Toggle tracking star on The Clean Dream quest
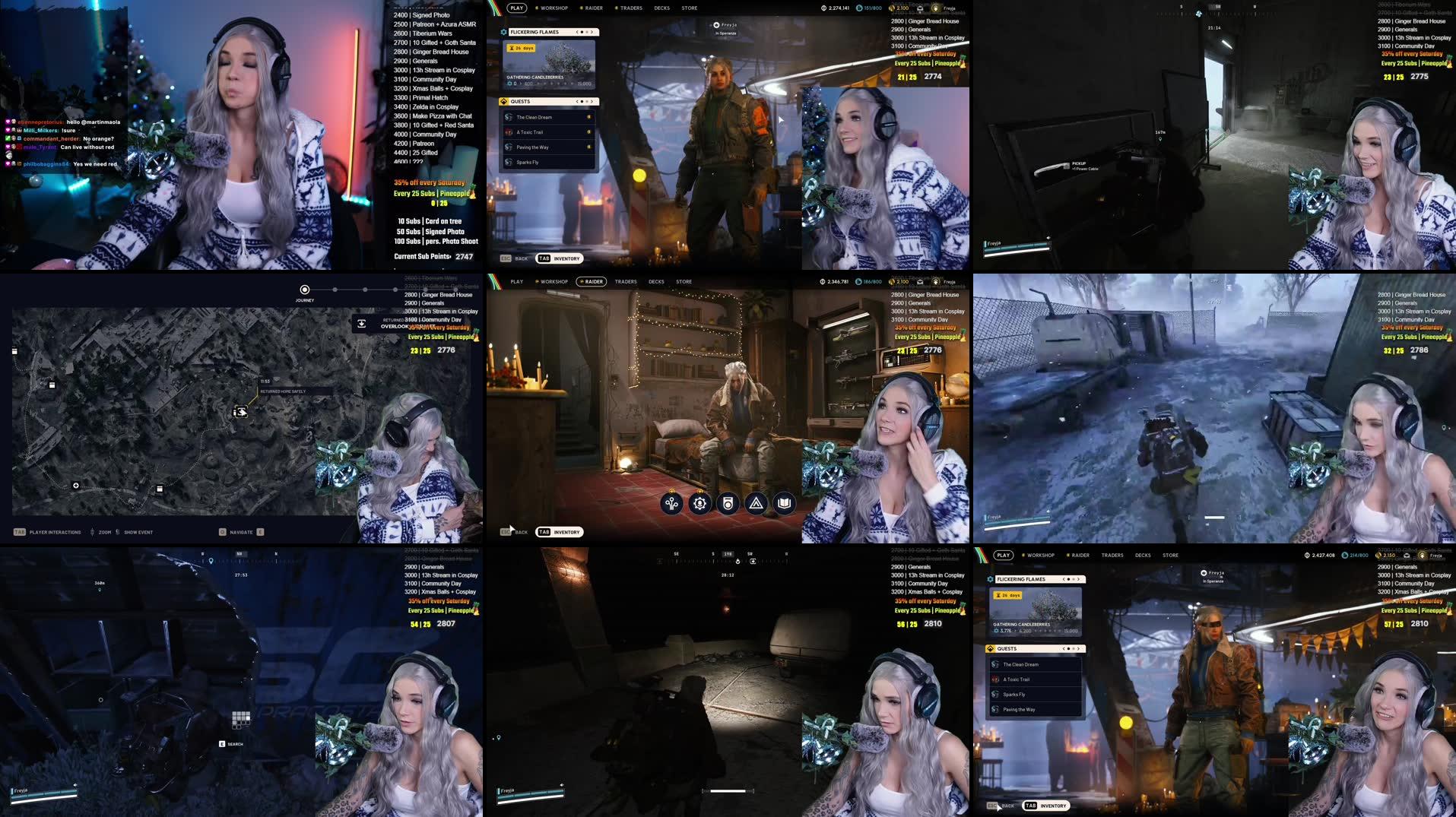The width and height of the screenshot is (1456, 817). pos(589,117)
